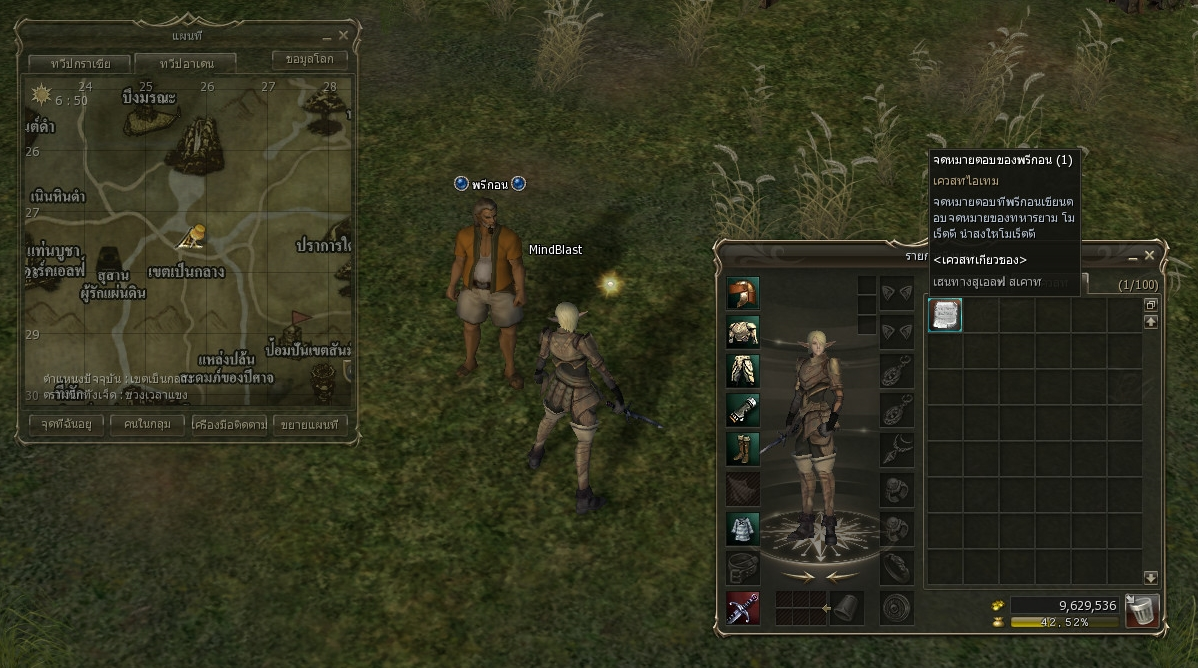Select the equipped boots slot
This screenshot has width=1198, height=668.
[x=743, y=449]
